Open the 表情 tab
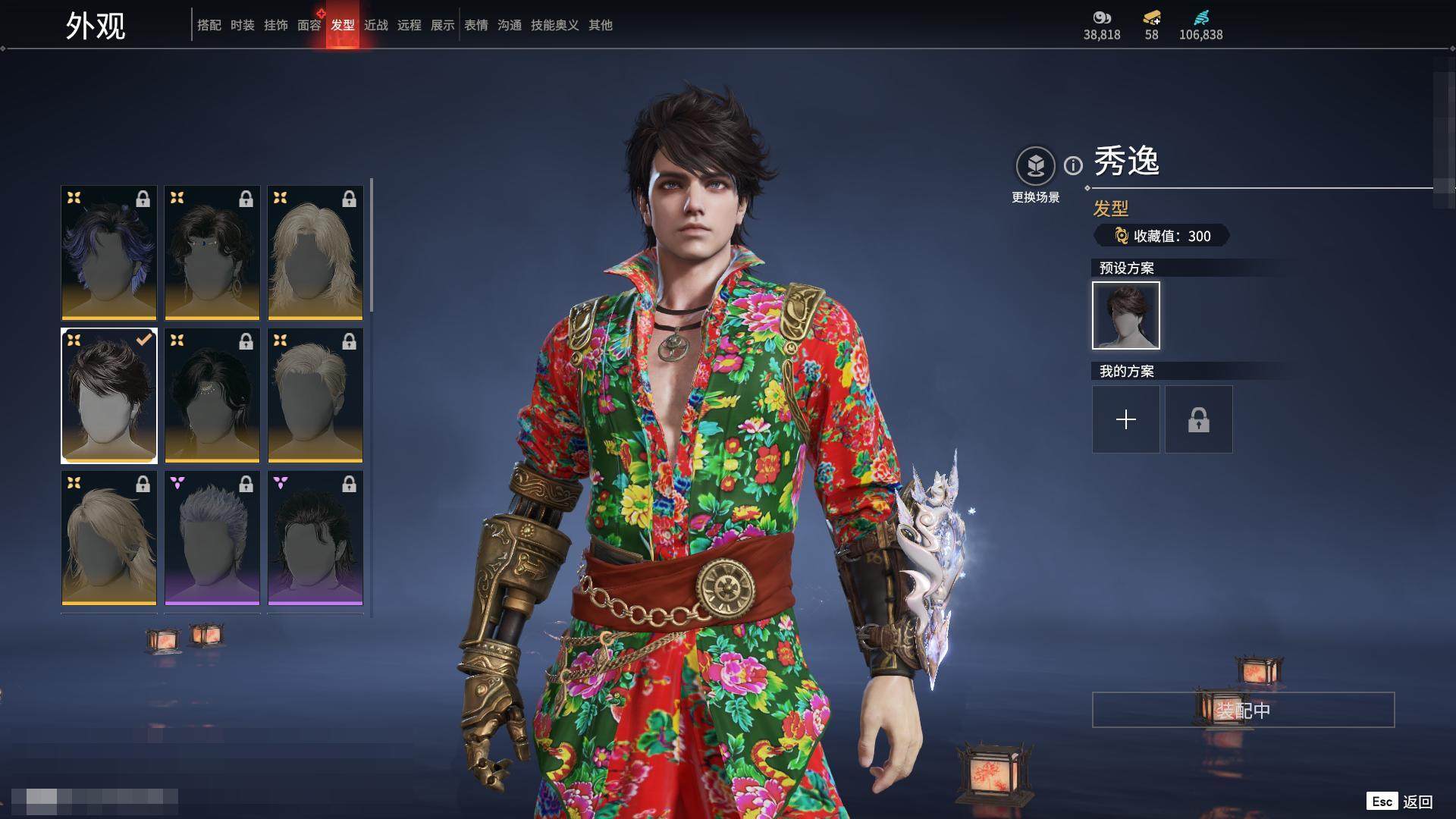 point(475,25)
